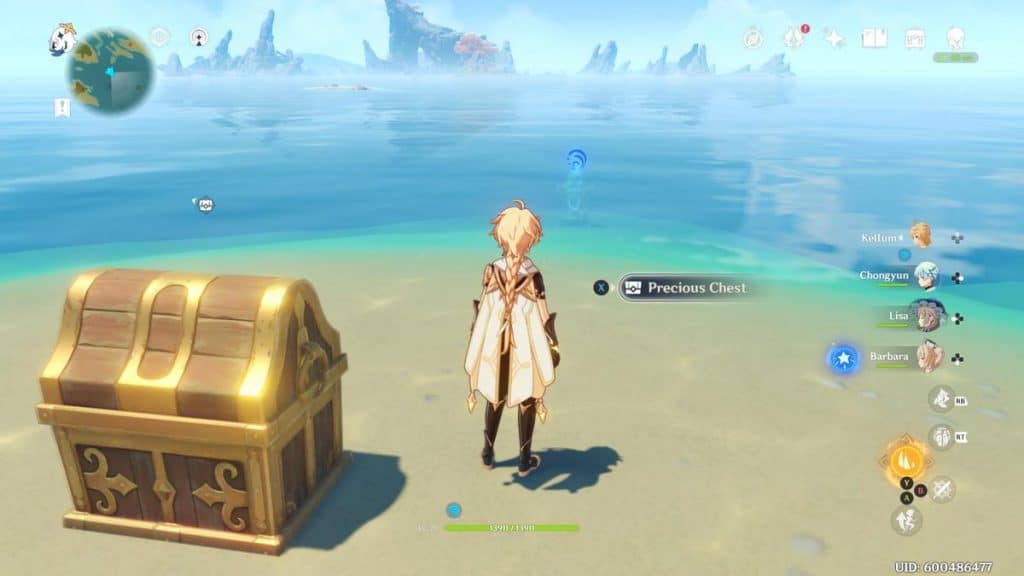Open the compass events icon

[x=753, y=38]
